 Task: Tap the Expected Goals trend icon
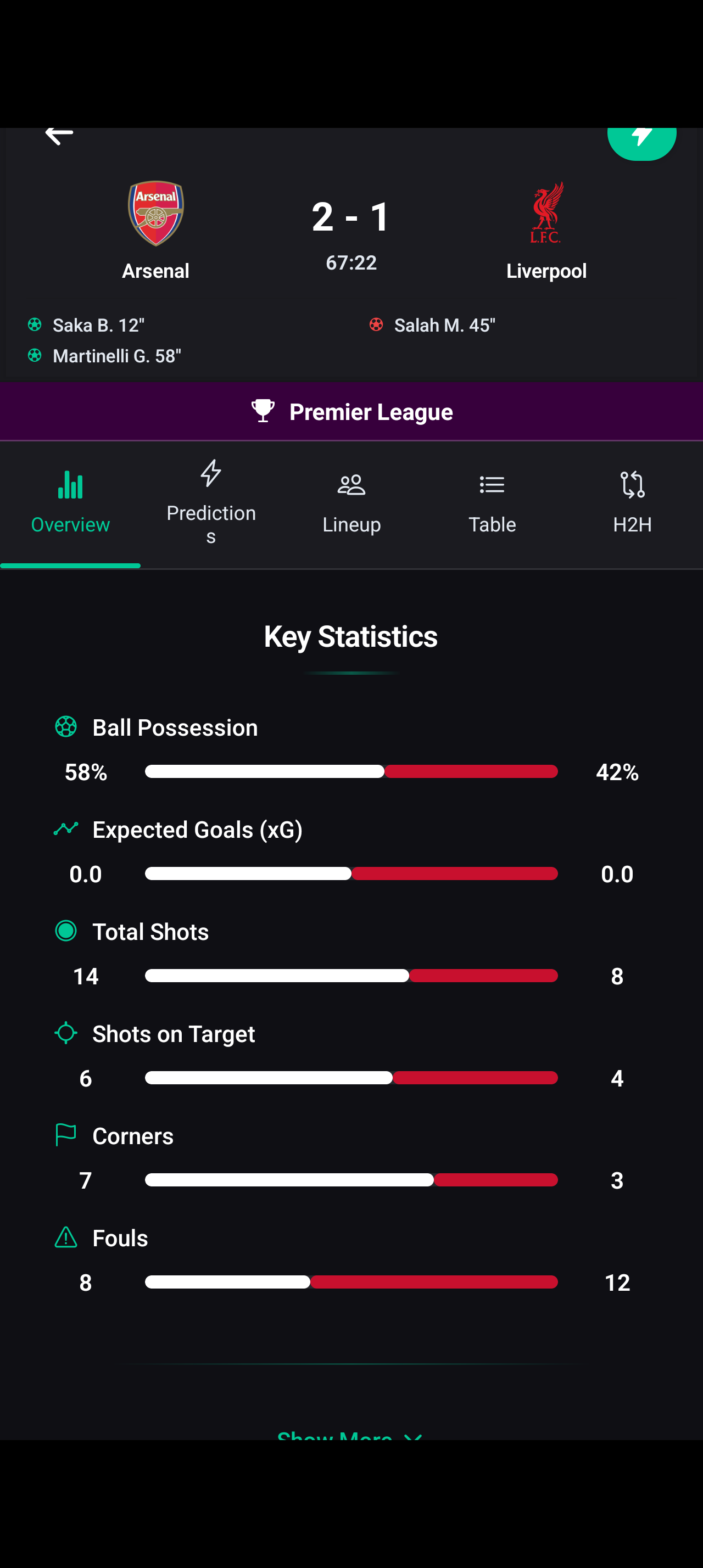[x=66, y=828]
